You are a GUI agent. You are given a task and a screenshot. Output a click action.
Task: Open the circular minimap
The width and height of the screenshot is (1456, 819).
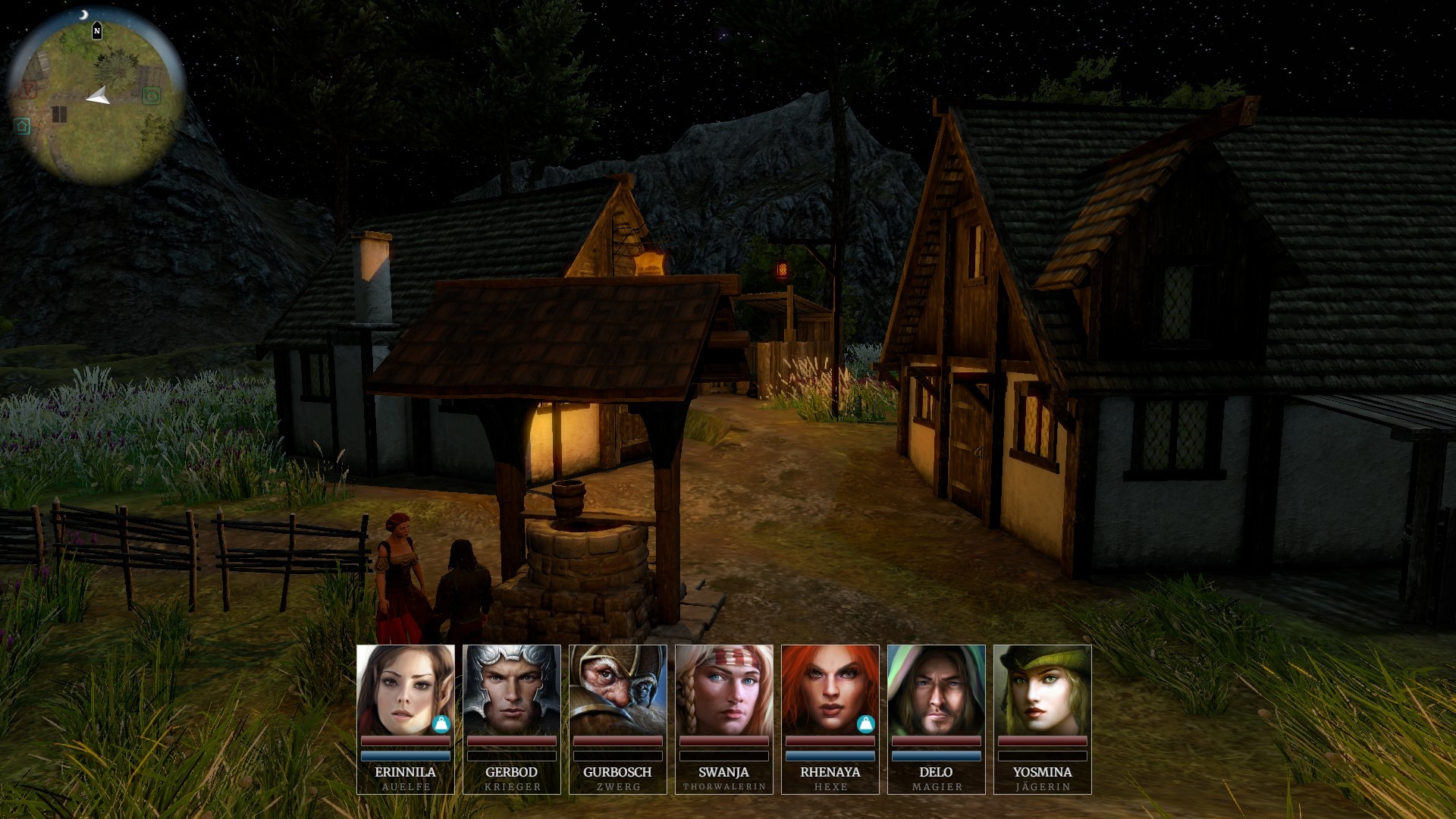point(97,99)
